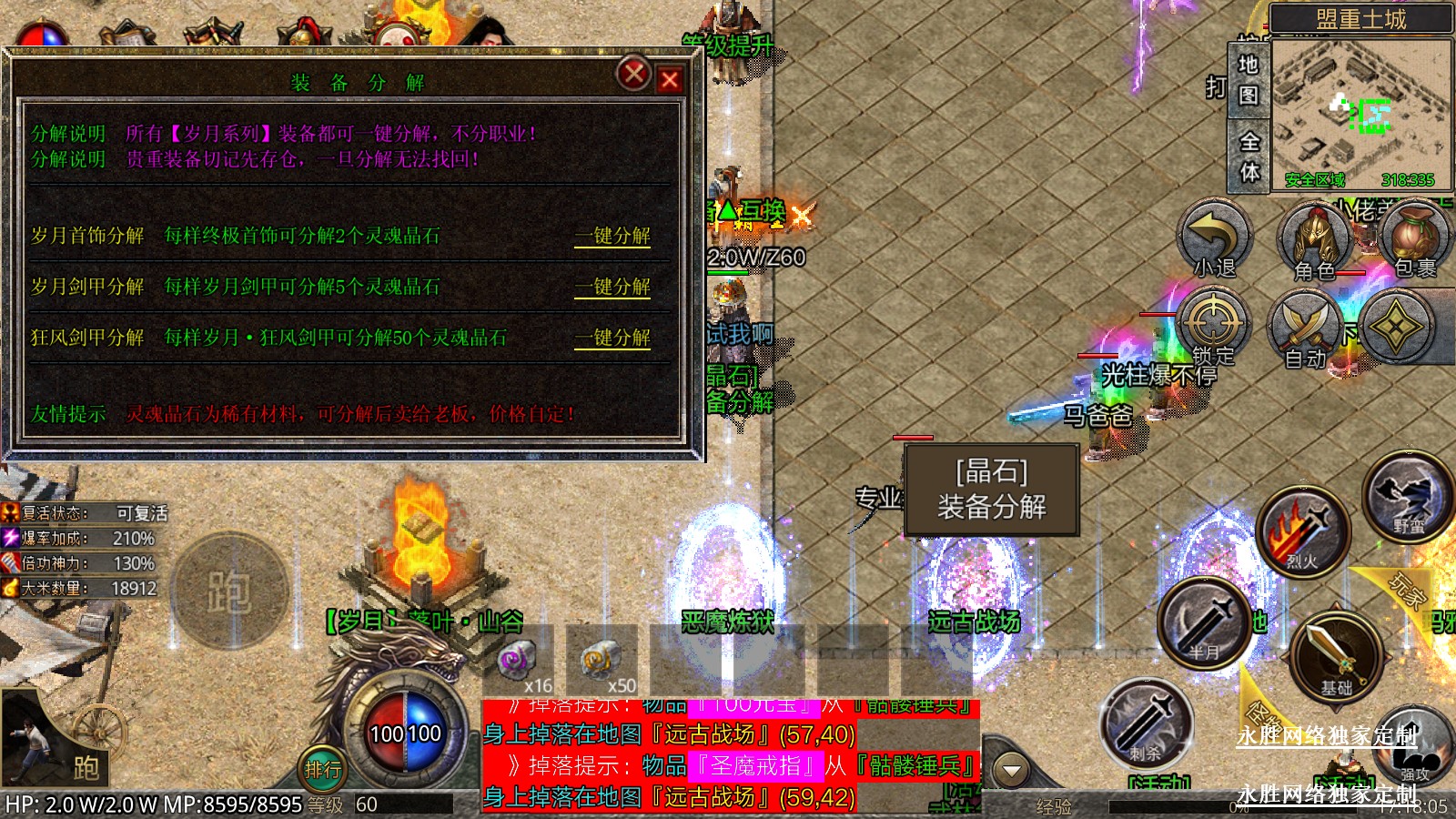This screenshot has width=1456, height=819.
Task: Click the 盟重土城 minimap
Action: click(1360, 114)
